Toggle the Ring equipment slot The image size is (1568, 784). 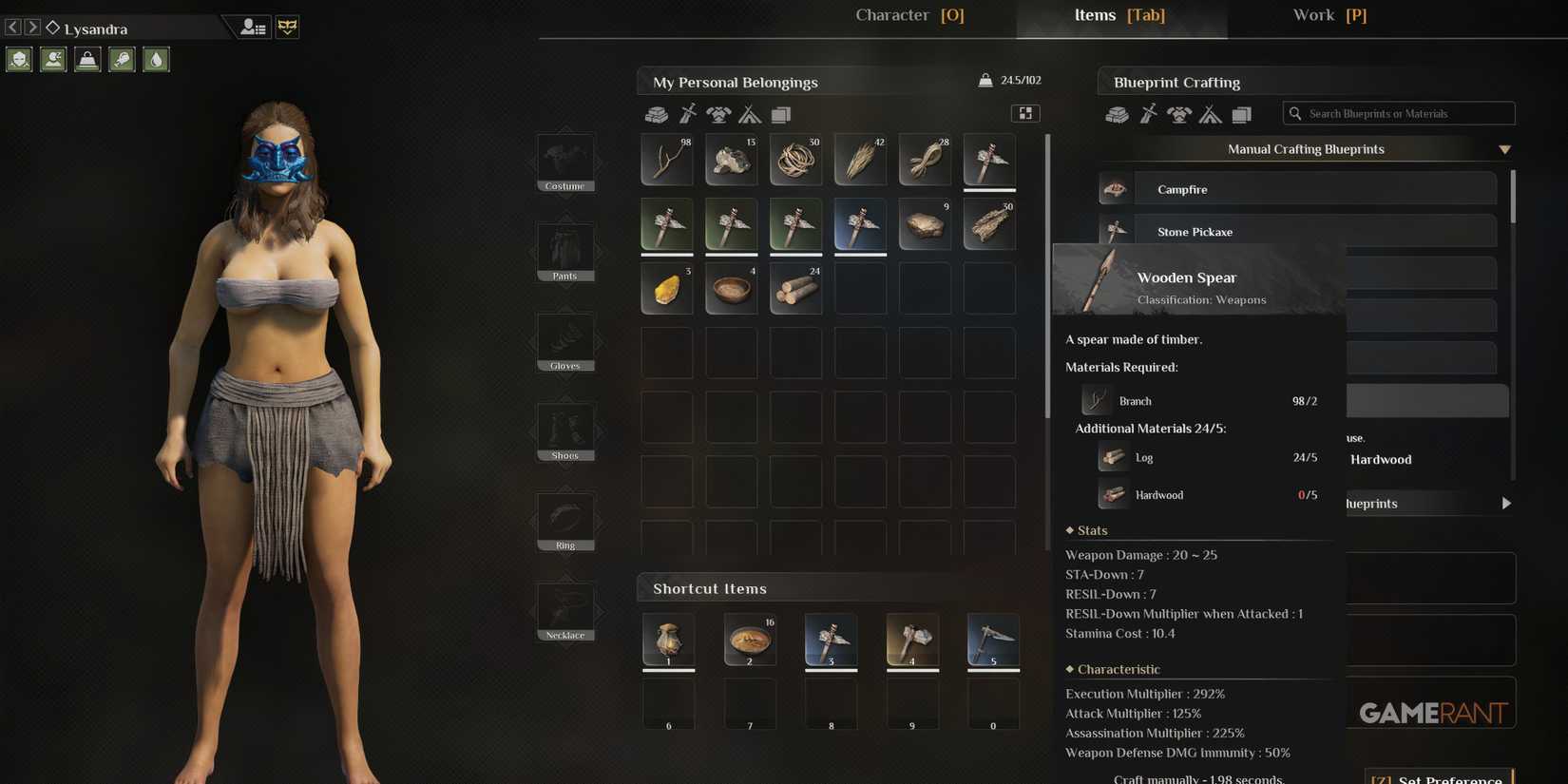564,520
